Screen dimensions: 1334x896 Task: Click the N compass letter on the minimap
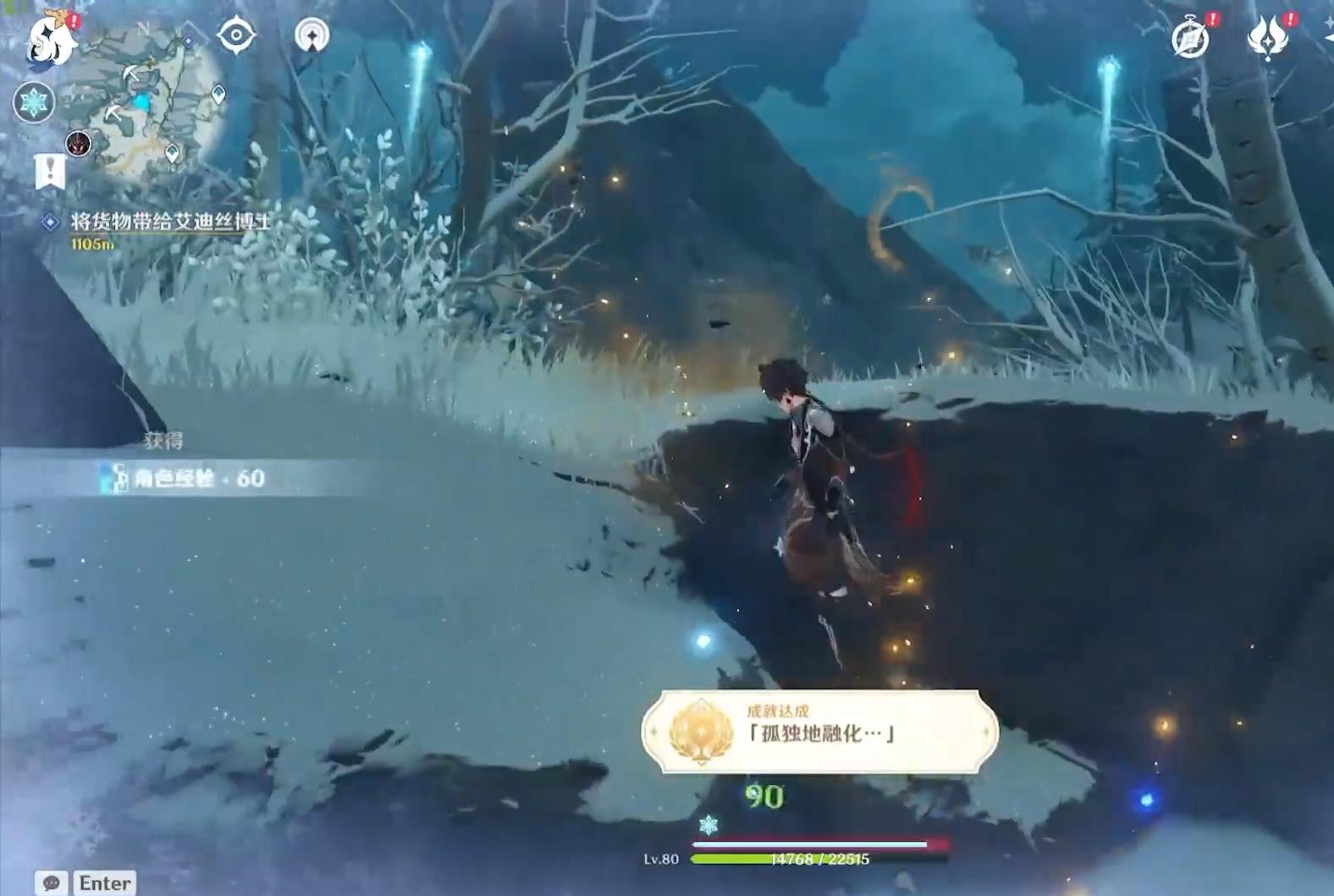141,25
